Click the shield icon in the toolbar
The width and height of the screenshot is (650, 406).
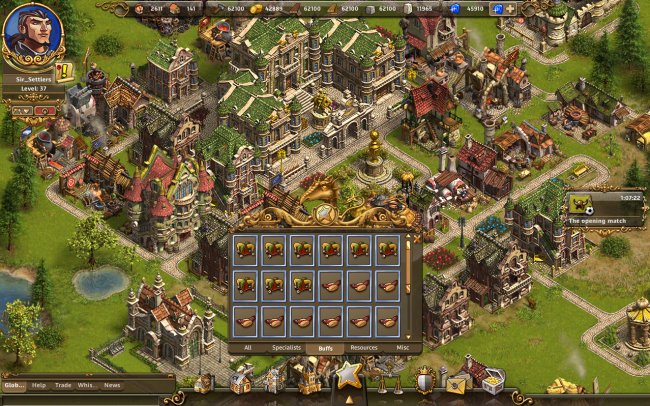(x=424, y=380)
